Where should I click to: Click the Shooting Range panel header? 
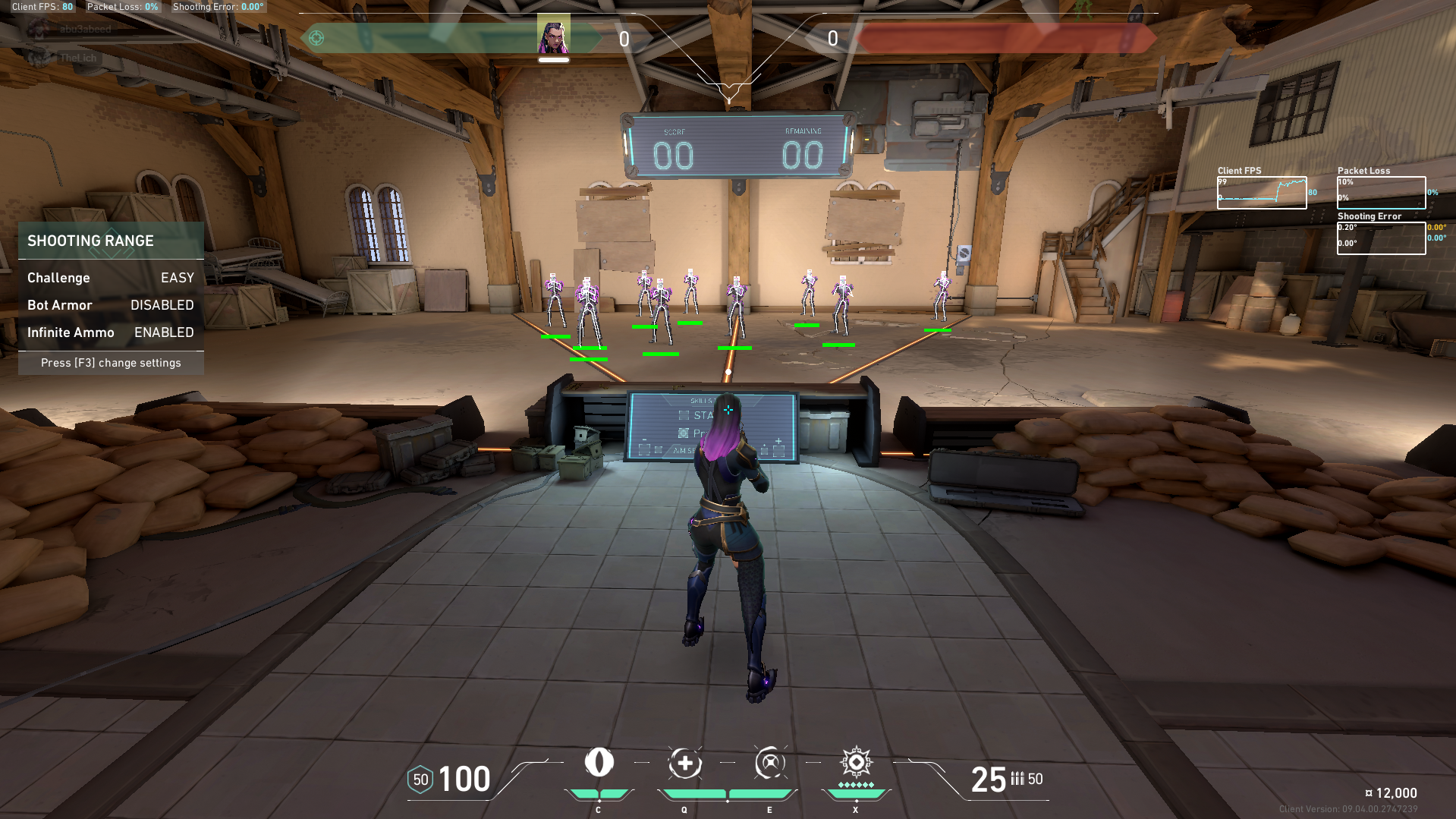[111, 241]
